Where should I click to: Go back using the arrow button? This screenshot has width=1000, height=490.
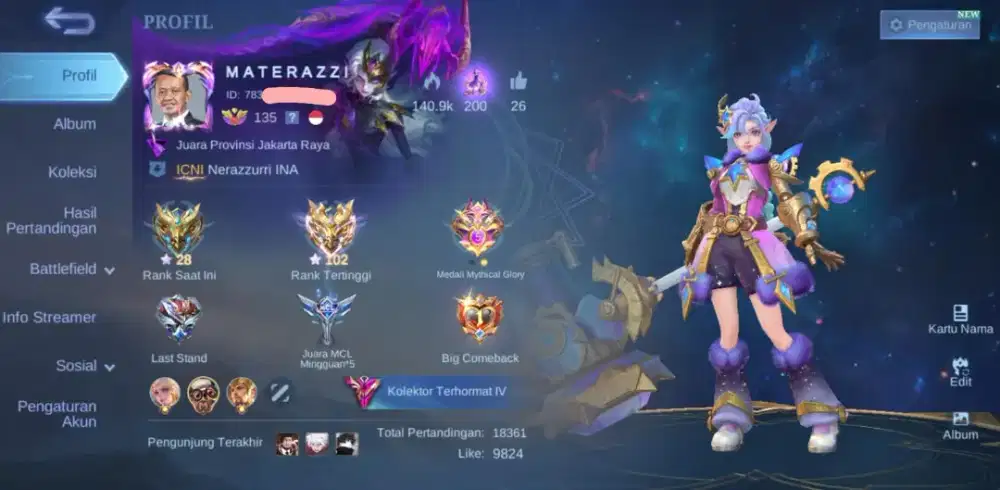click(x=69, y=21)
